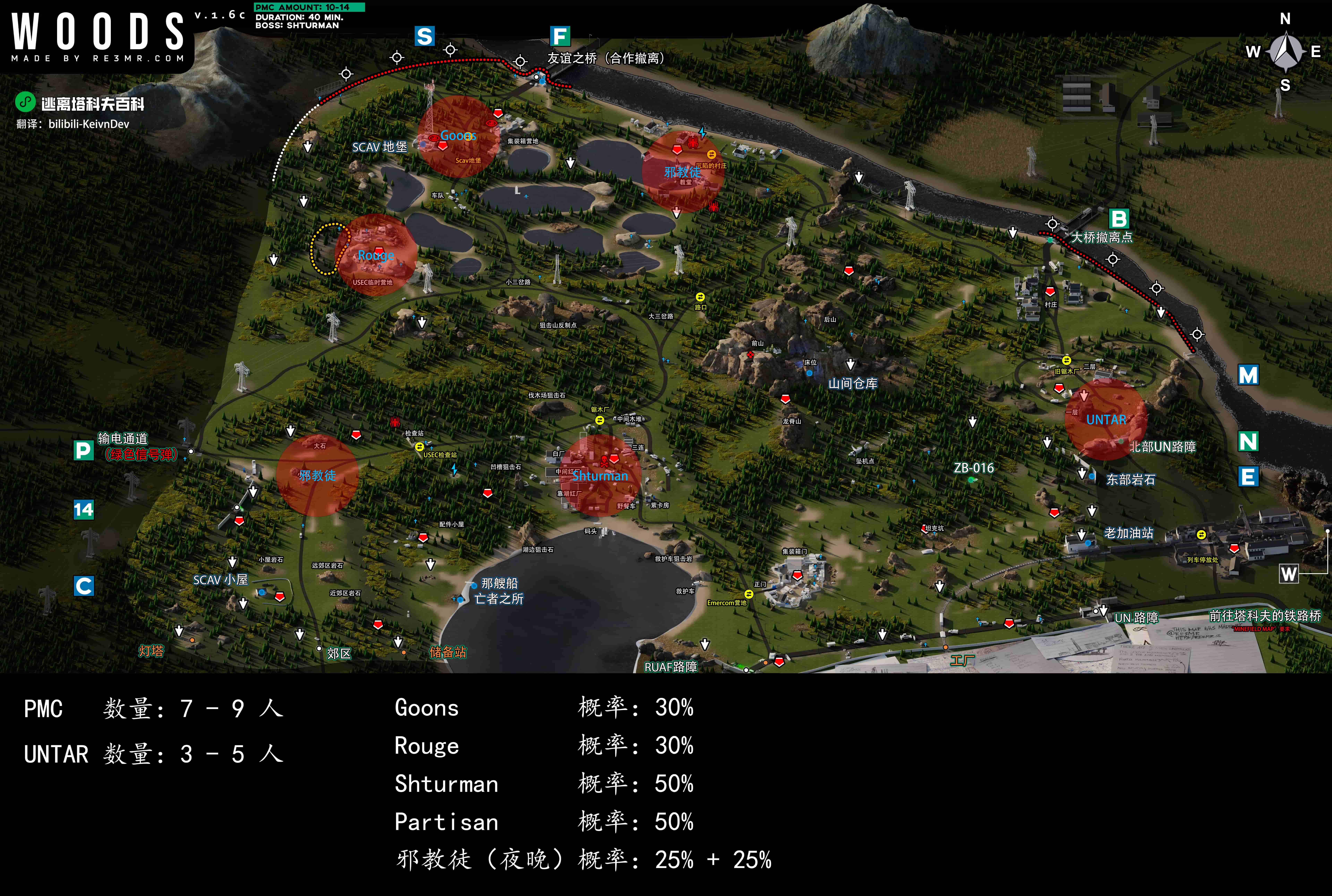Select the green P power line marker
Viewport: 1332px width, 896px height.
(x=83, y=450)
